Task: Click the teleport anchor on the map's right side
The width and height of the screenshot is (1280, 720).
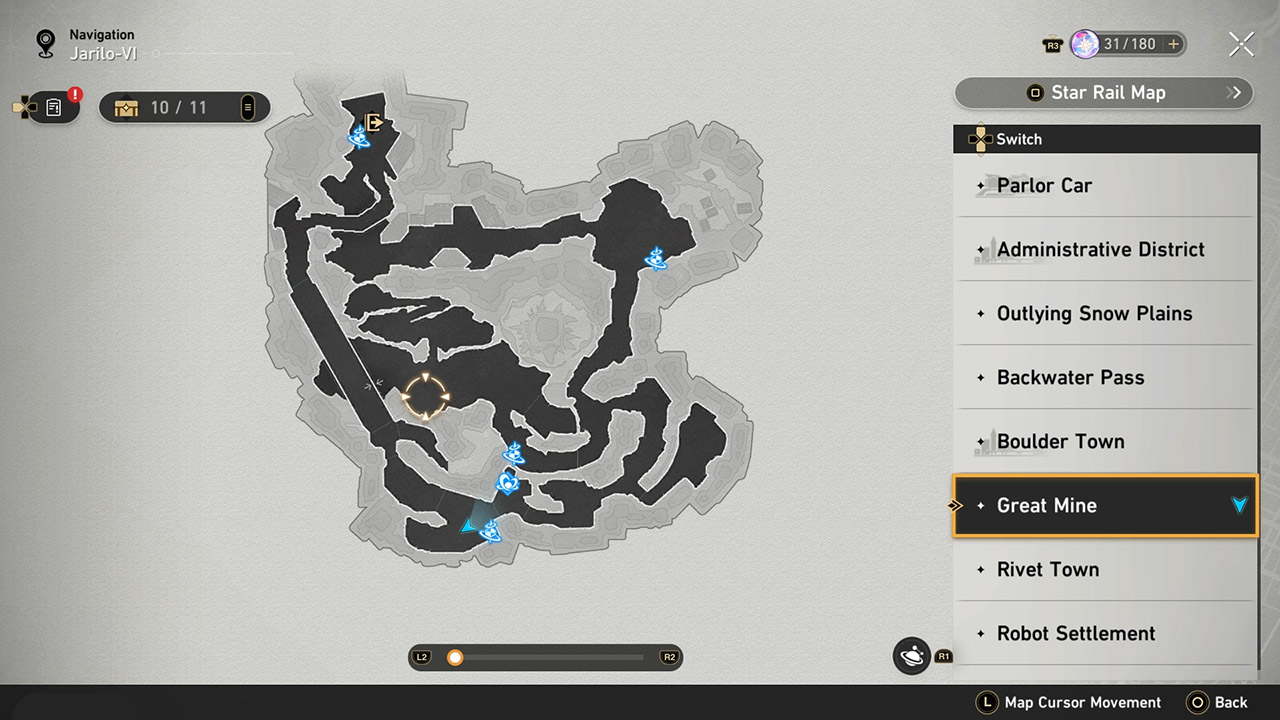Action: tap(657, 259)
